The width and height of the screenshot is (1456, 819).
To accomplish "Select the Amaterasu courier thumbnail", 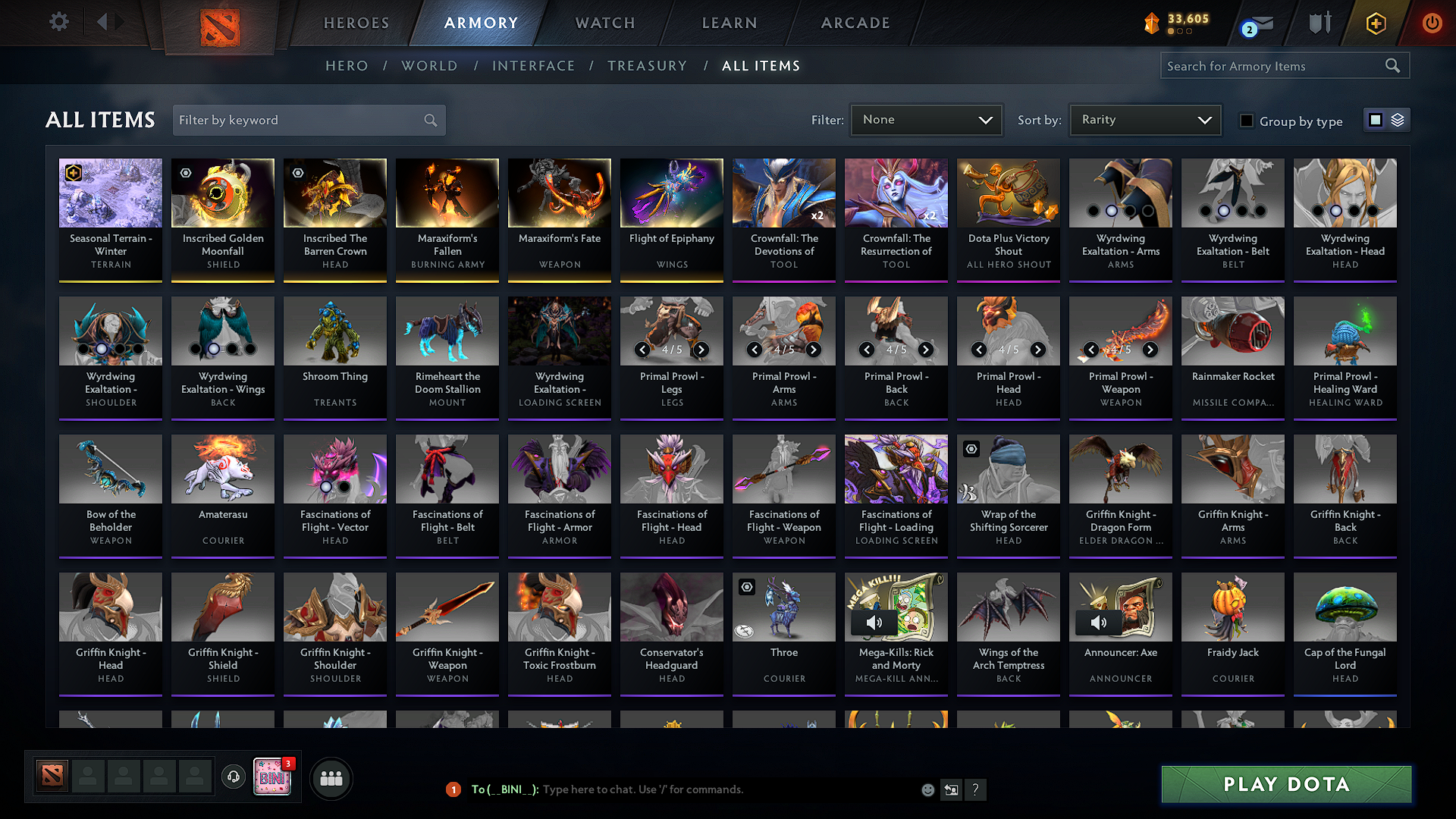I will (x=222, y=469).
